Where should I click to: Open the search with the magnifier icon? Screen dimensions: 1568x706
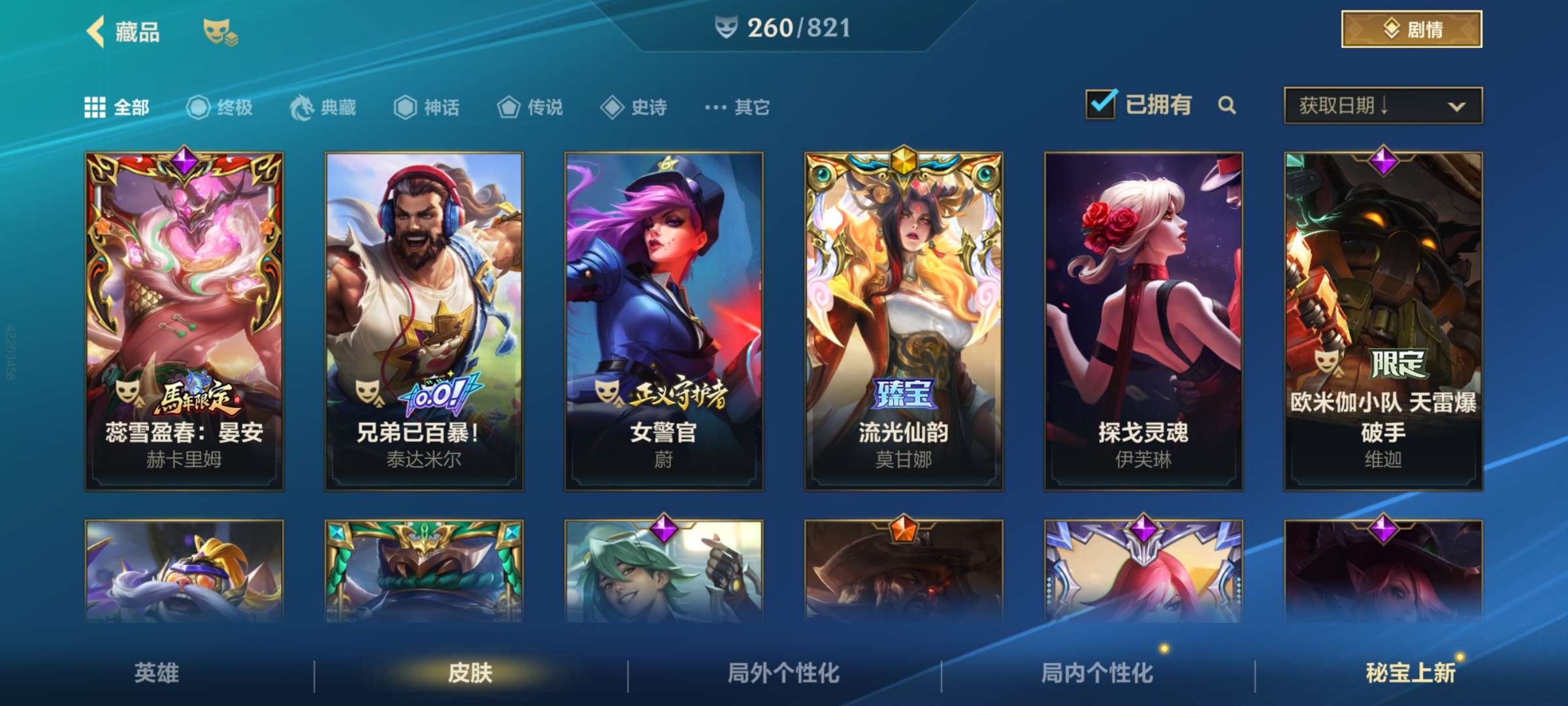[x=1228, y=106]
